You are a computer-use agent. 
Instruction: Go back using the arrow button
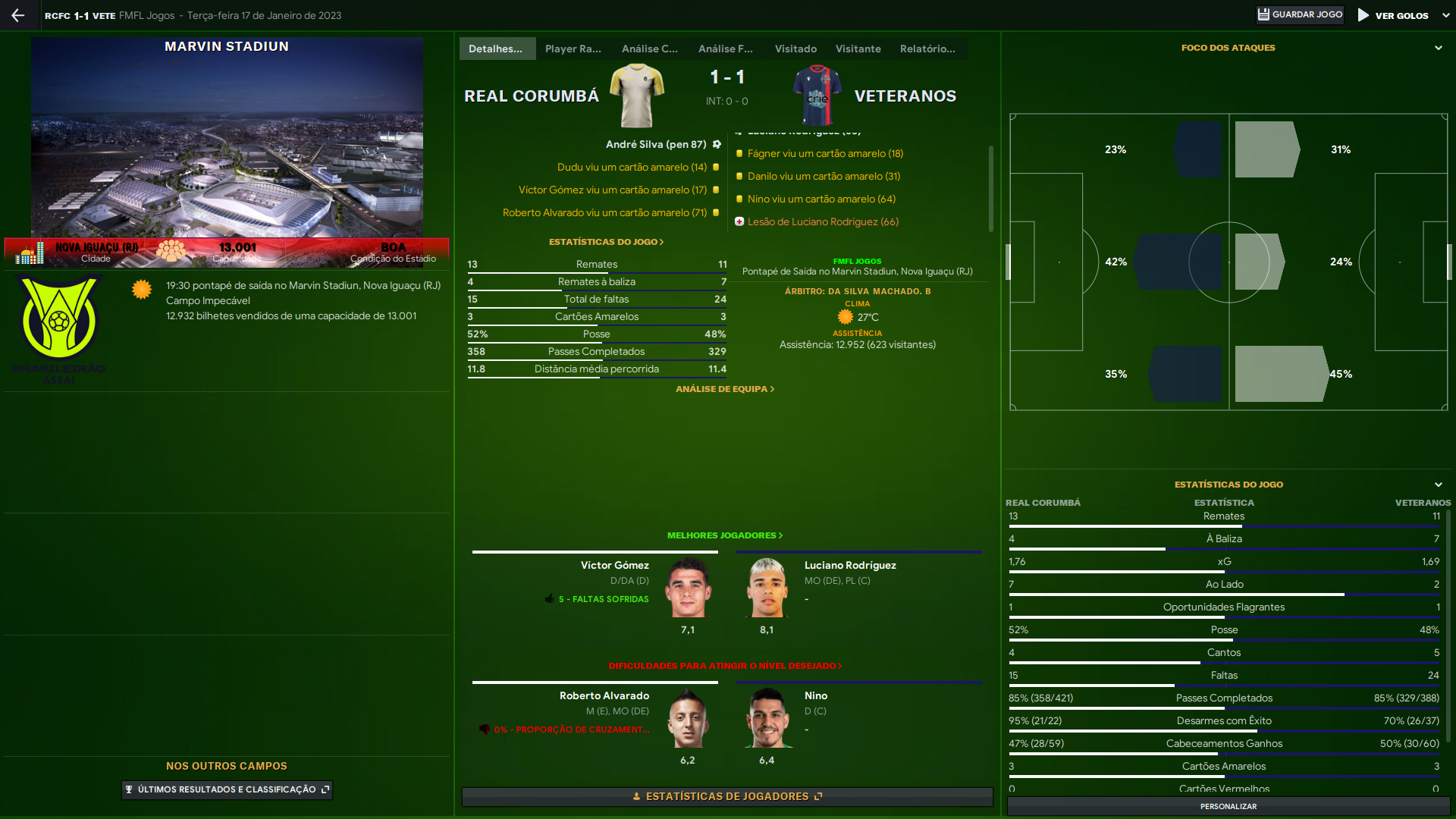coord(18,15)
